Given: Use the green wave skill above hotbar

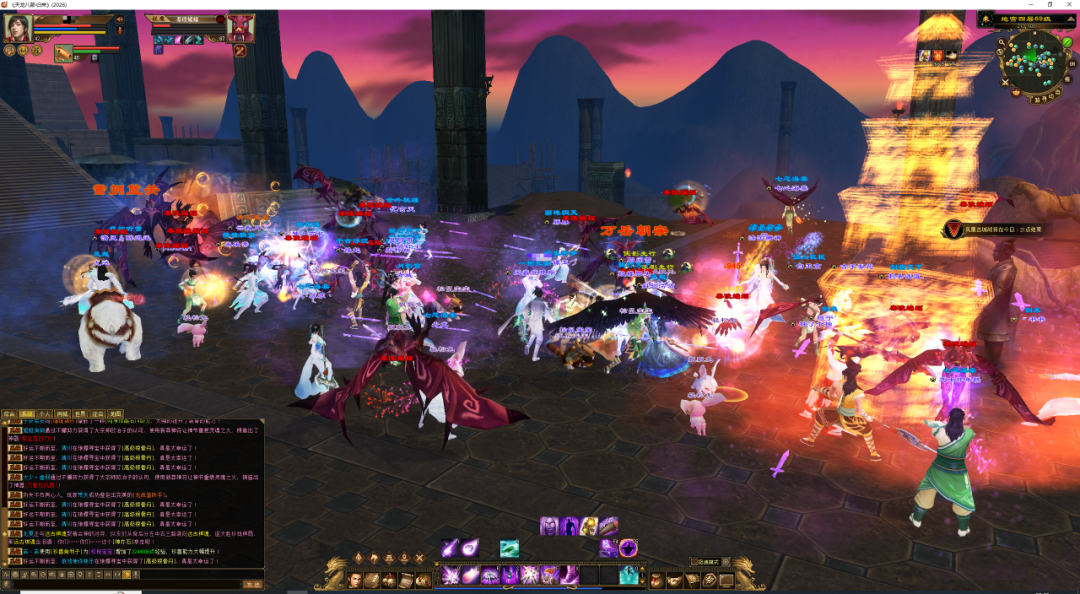Looking at the screenshot, I should pyautogui.click(x=509, y=548).
